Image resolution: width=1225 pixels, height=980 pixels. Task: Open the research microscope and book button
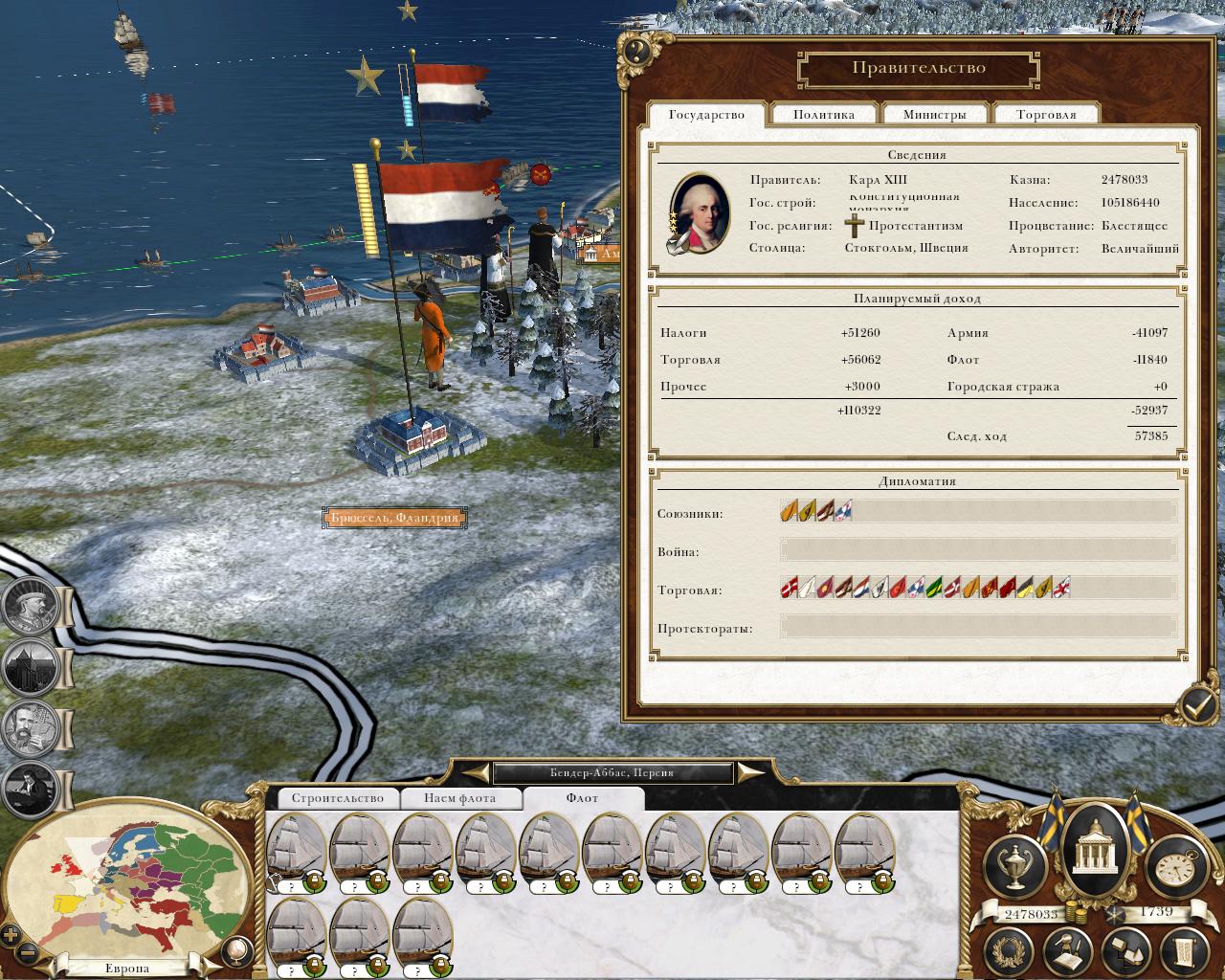(x=1067, y=951)
